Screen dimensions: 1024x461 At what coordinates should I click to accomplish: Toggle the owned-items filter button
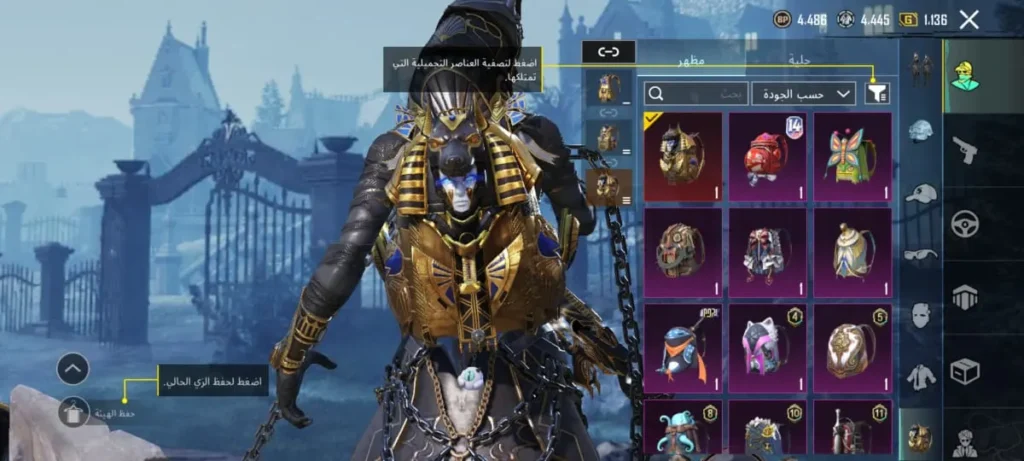(x=877, y=93)
